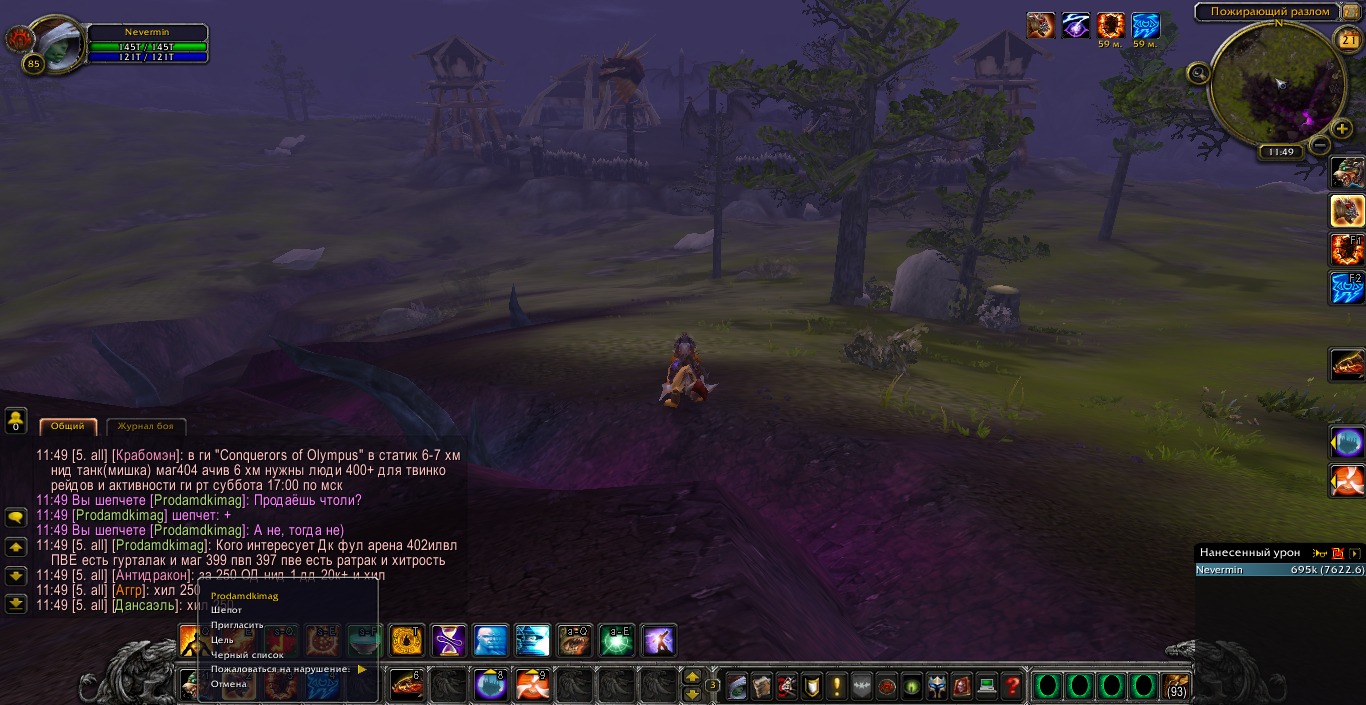Zoom in the minimap with plus button
This screenshot has width=1366, height=705.
coord(1342,129)
